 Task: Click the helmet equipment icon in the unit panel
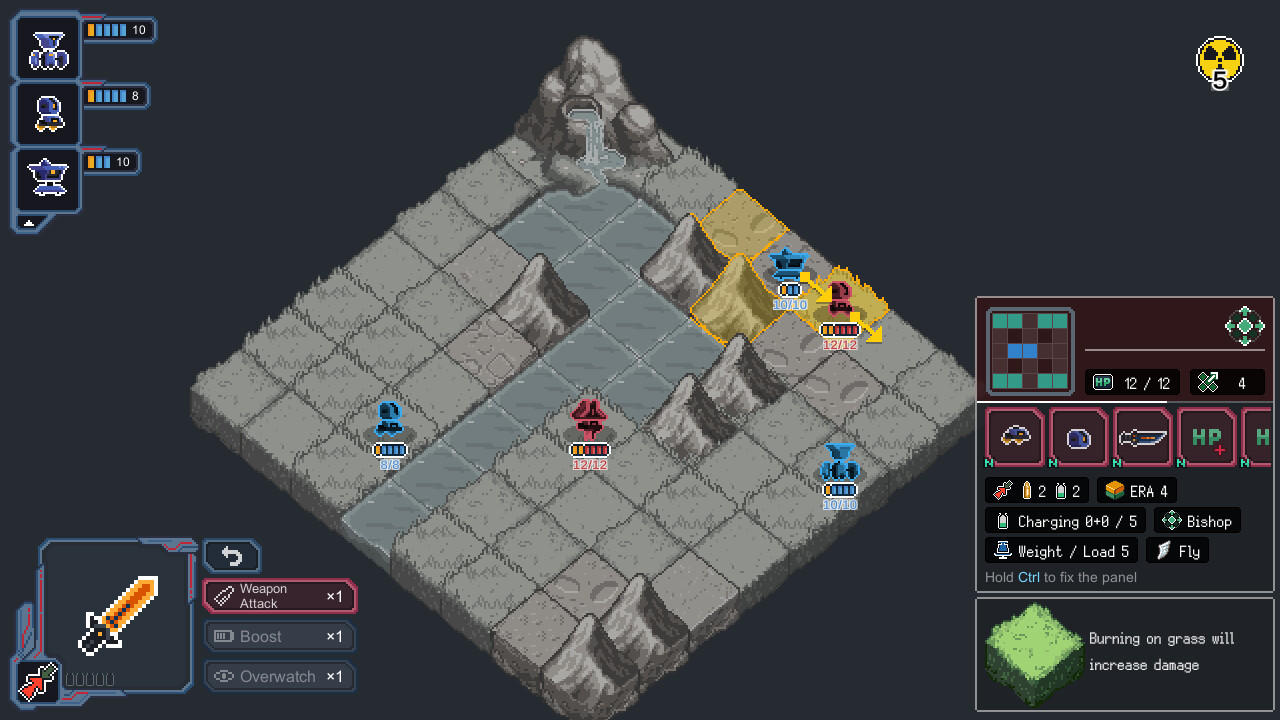pos(1078,437)
